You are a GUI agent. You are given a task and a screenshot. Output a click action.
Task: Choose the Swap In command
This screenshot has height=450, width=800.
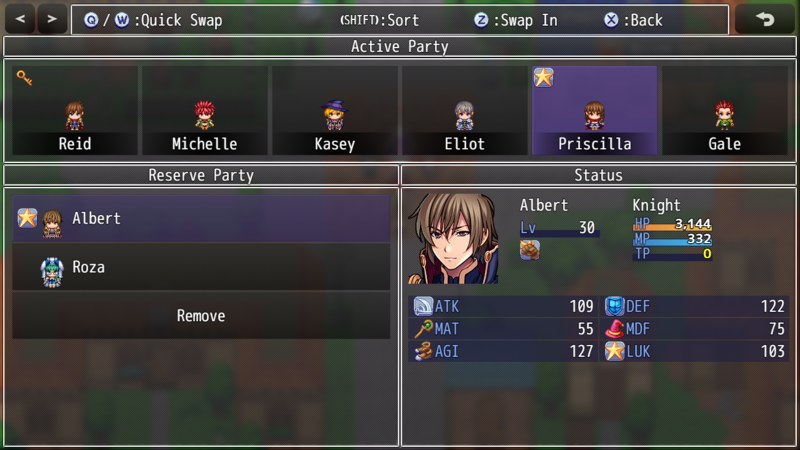point(516,20)
